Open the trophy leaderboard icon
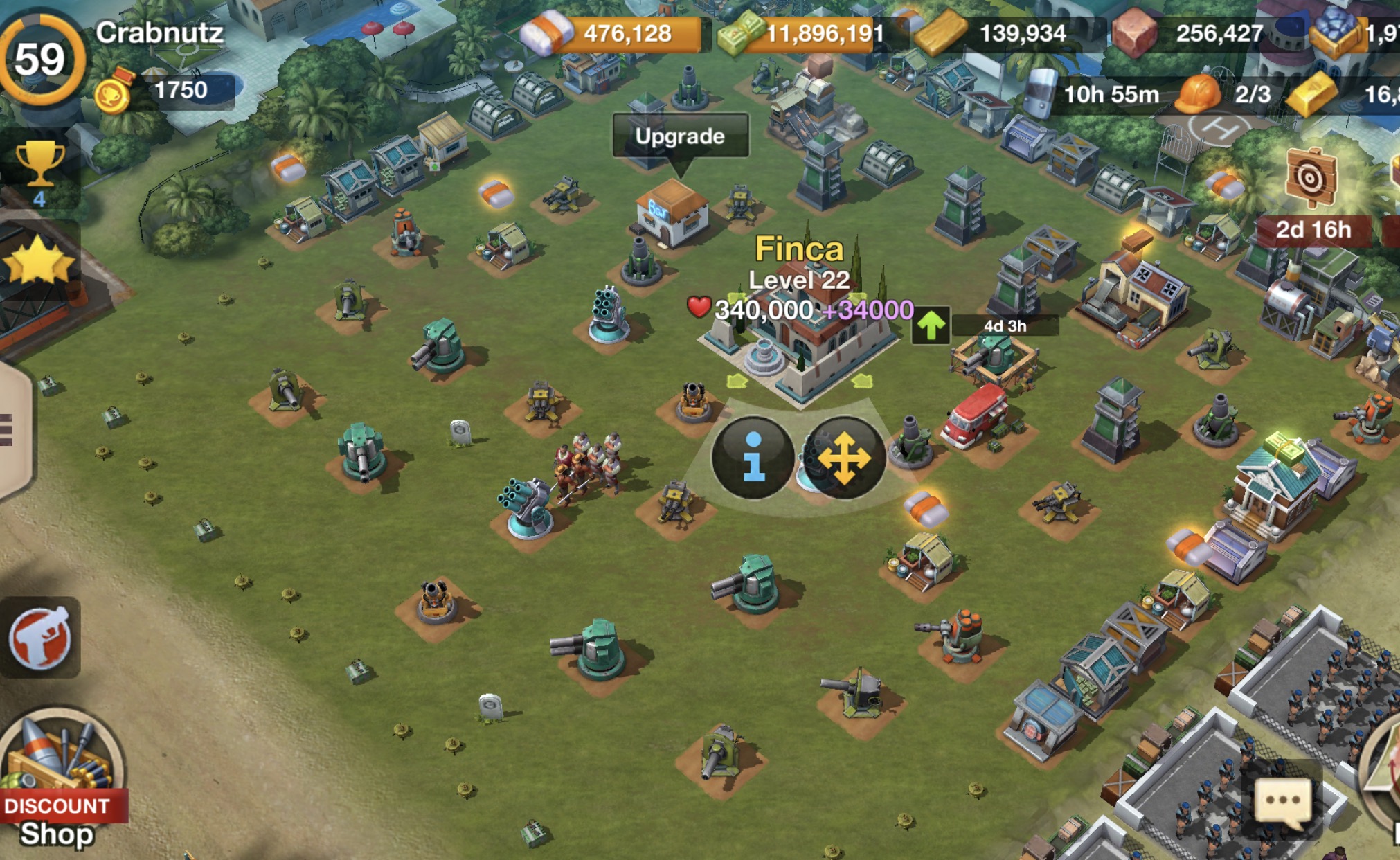 [x=39, y=166]
